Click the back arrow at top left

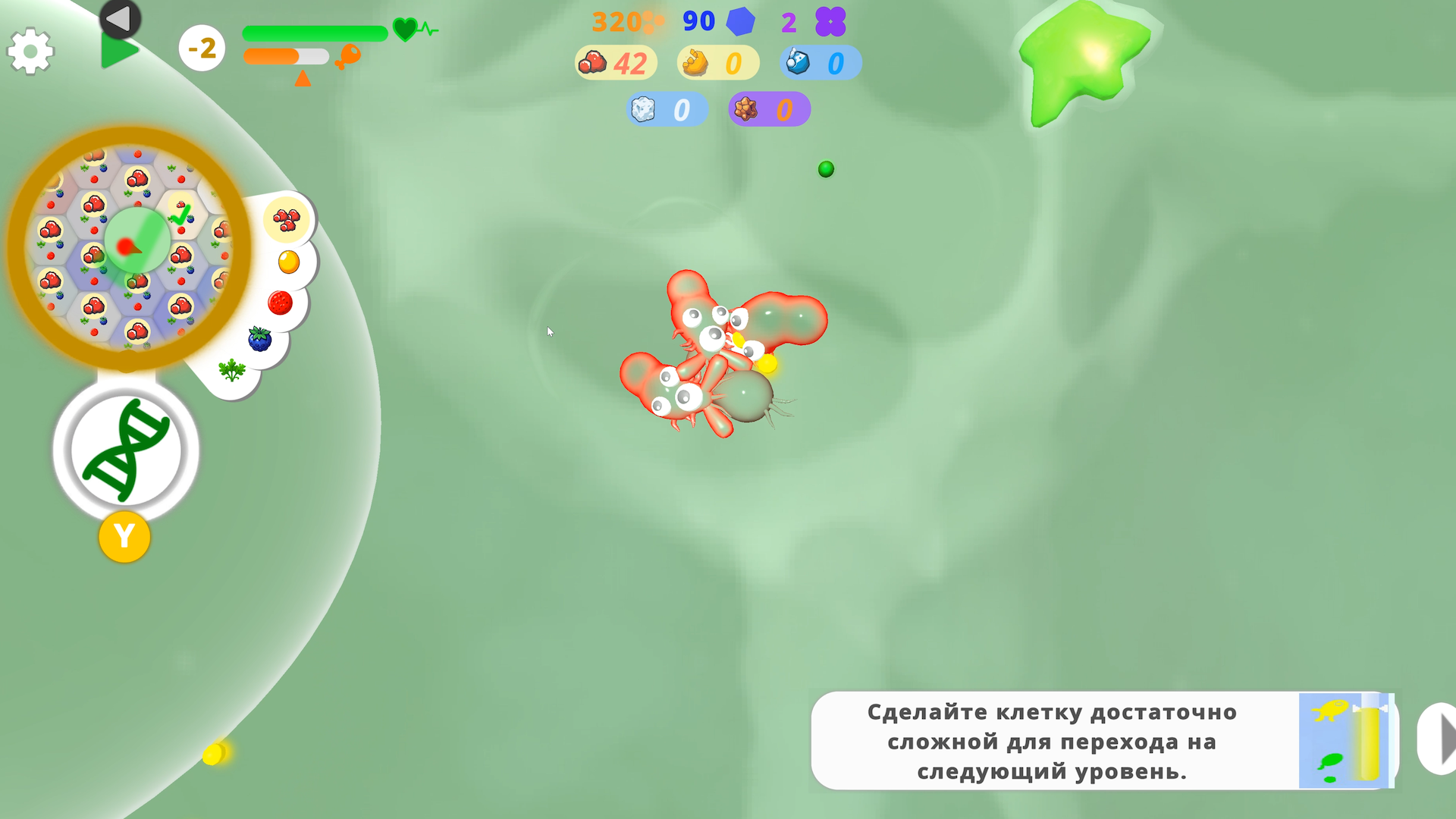click(120, 19)
